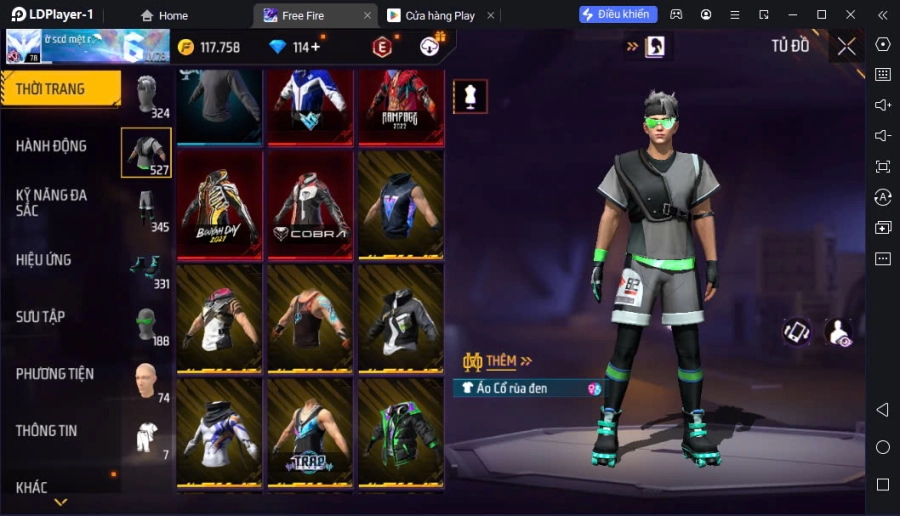The image size is (900, 516).
Task: Show the Thông Tin category
Action: tap(47, 431)
